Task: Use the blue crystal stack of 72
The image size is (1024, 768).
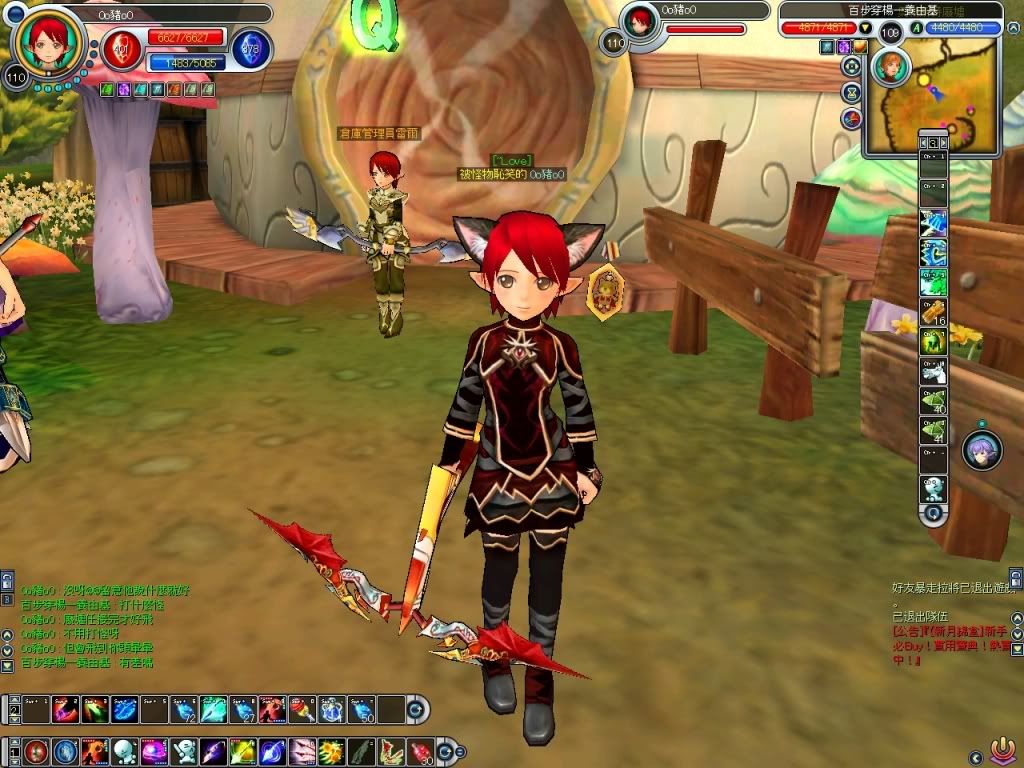Action: [183, 709]
